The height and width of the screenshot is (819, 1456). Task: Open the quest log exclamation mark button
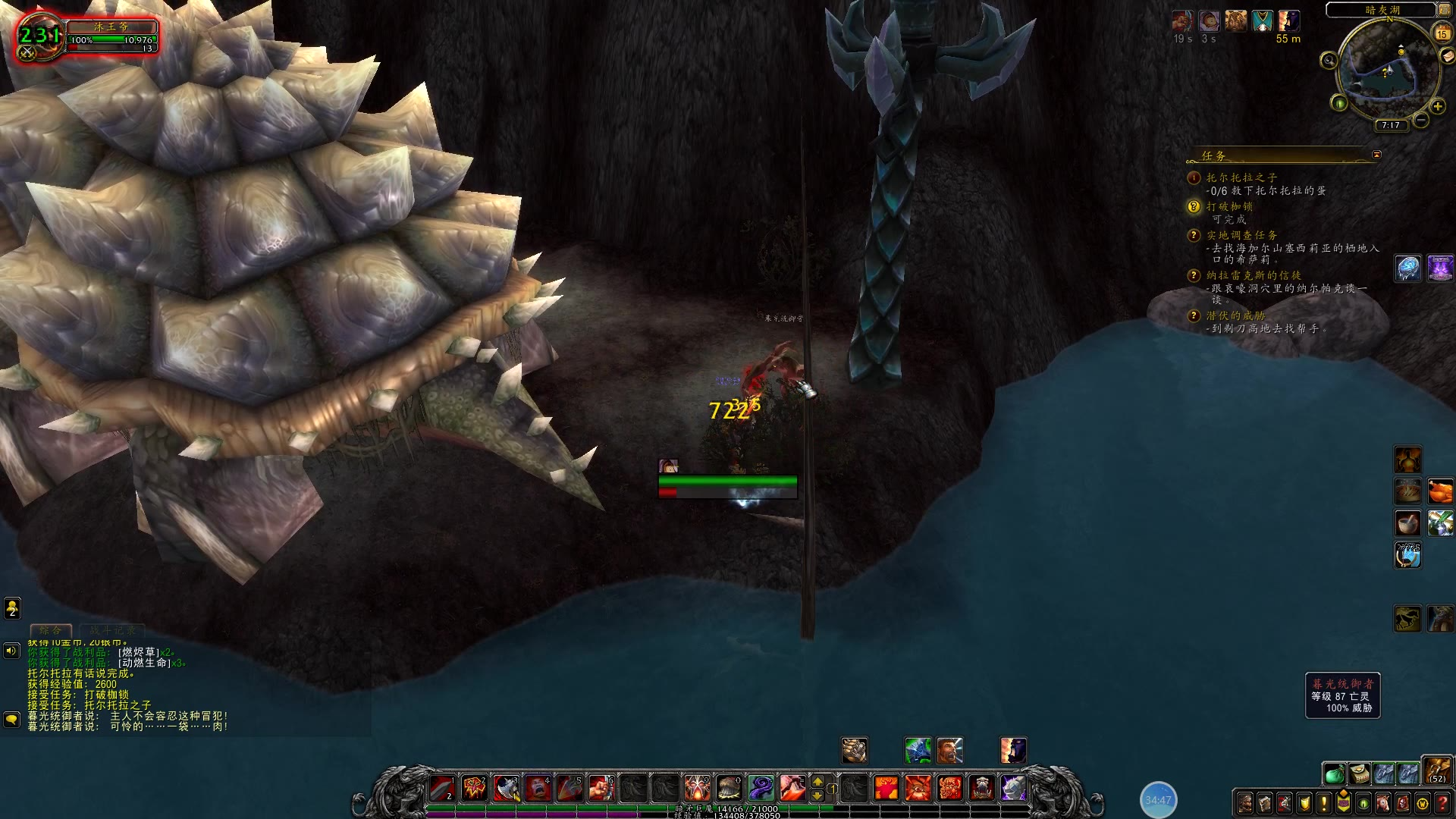1324,802
